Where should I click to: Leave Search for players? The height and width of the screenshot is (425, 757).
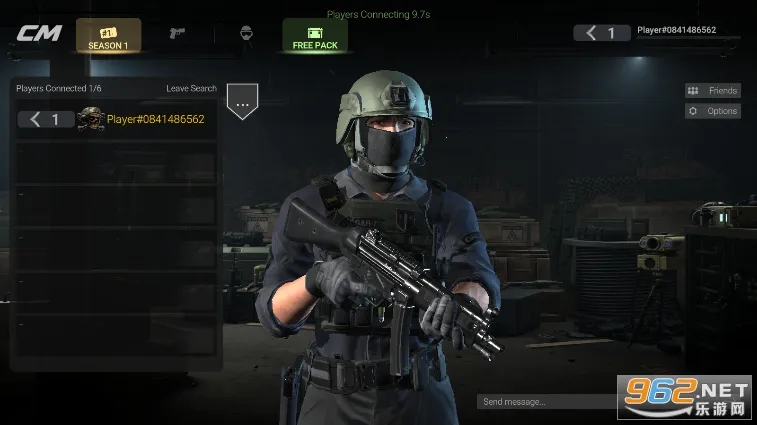(x=191, y=89)
